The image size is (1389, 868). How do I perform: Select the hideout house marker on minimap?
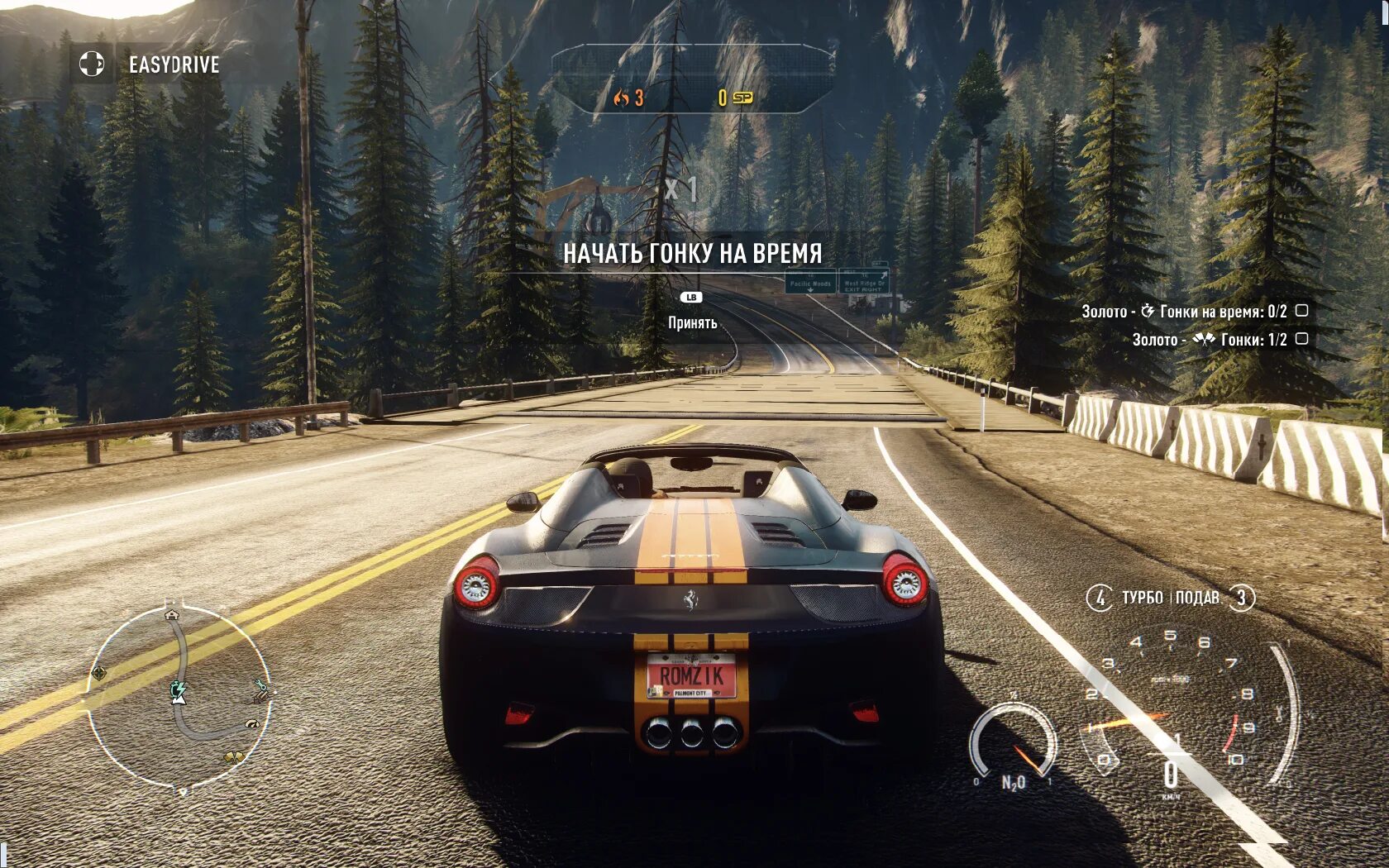click(172, 614)
